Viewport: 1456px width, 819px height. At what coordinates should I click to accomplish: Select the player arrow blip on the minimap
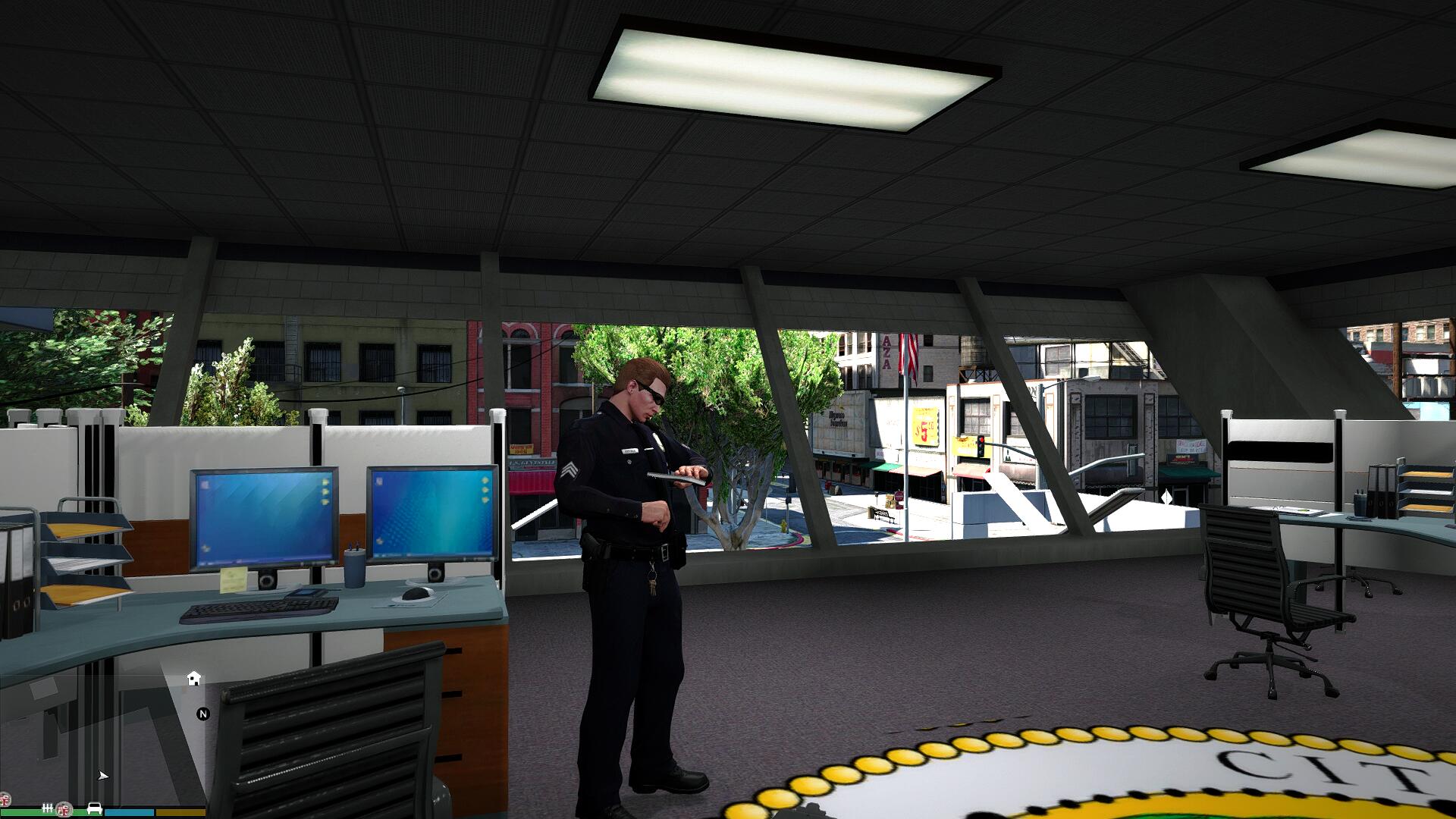tap(103, 776)
